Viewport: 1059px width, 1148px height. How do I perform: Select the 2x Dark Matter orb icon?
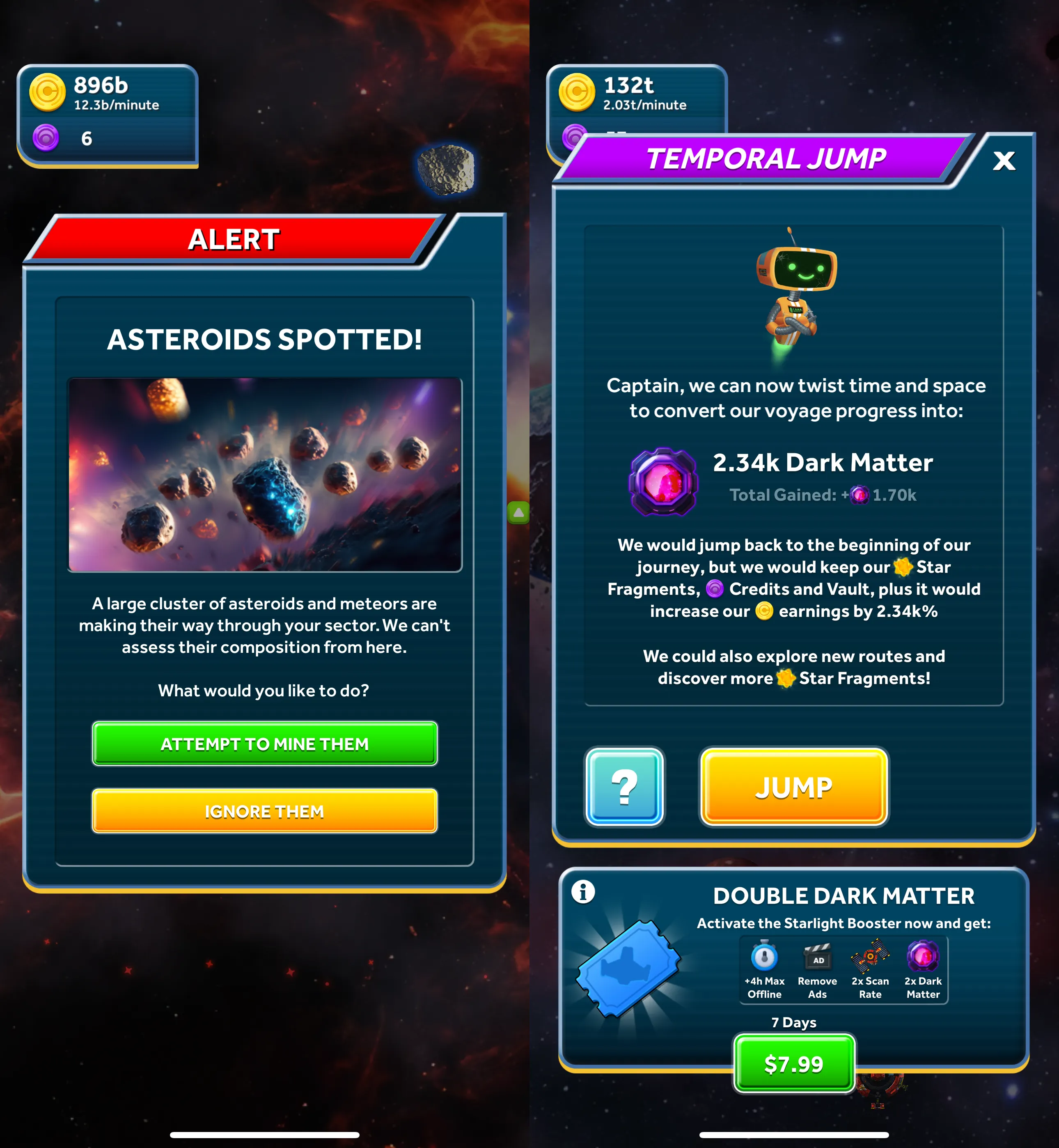click(923, 955)
